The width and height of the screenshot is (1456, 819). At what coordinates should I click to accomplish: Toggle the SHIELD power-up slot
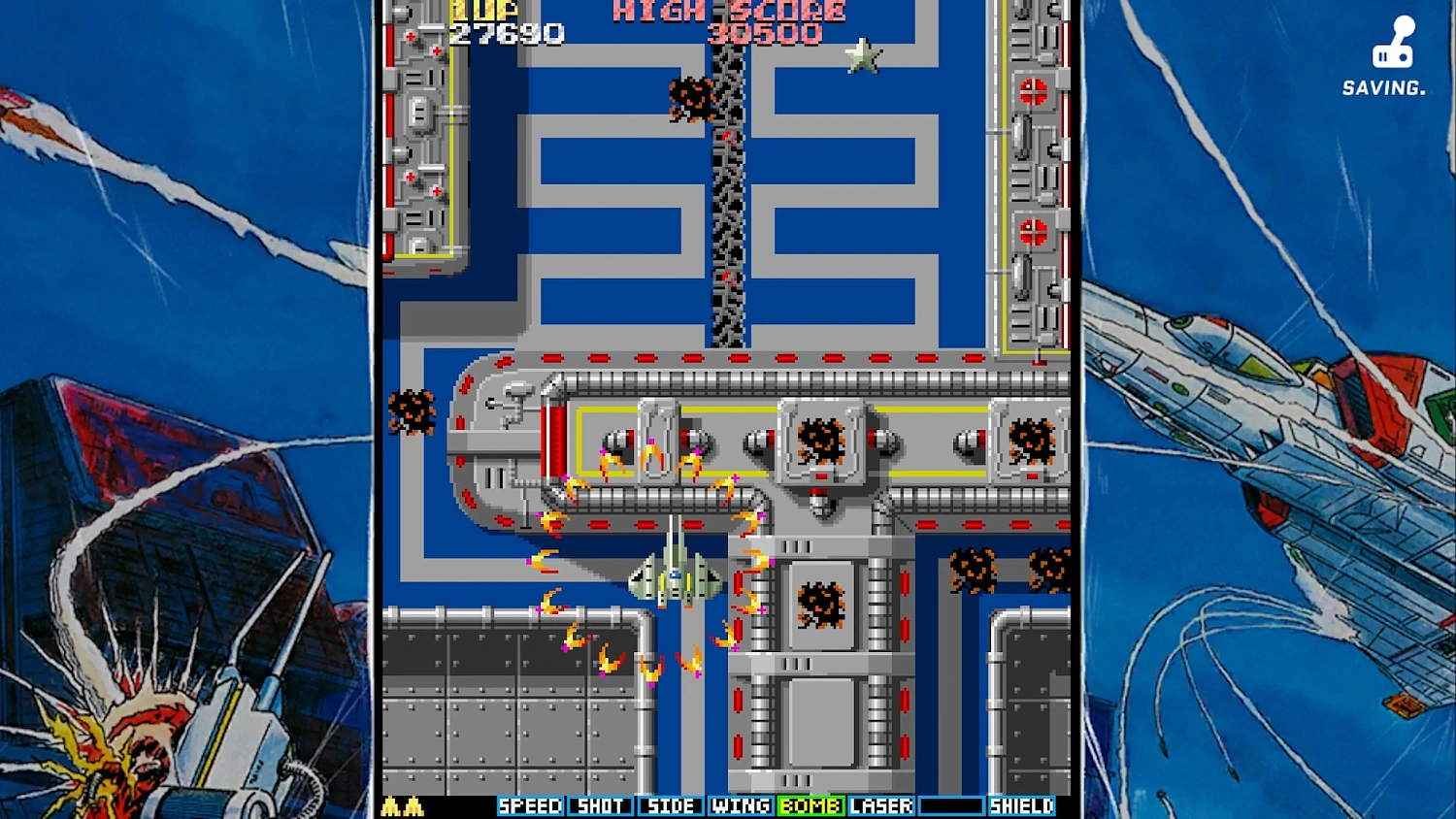tap(1020, 805)
